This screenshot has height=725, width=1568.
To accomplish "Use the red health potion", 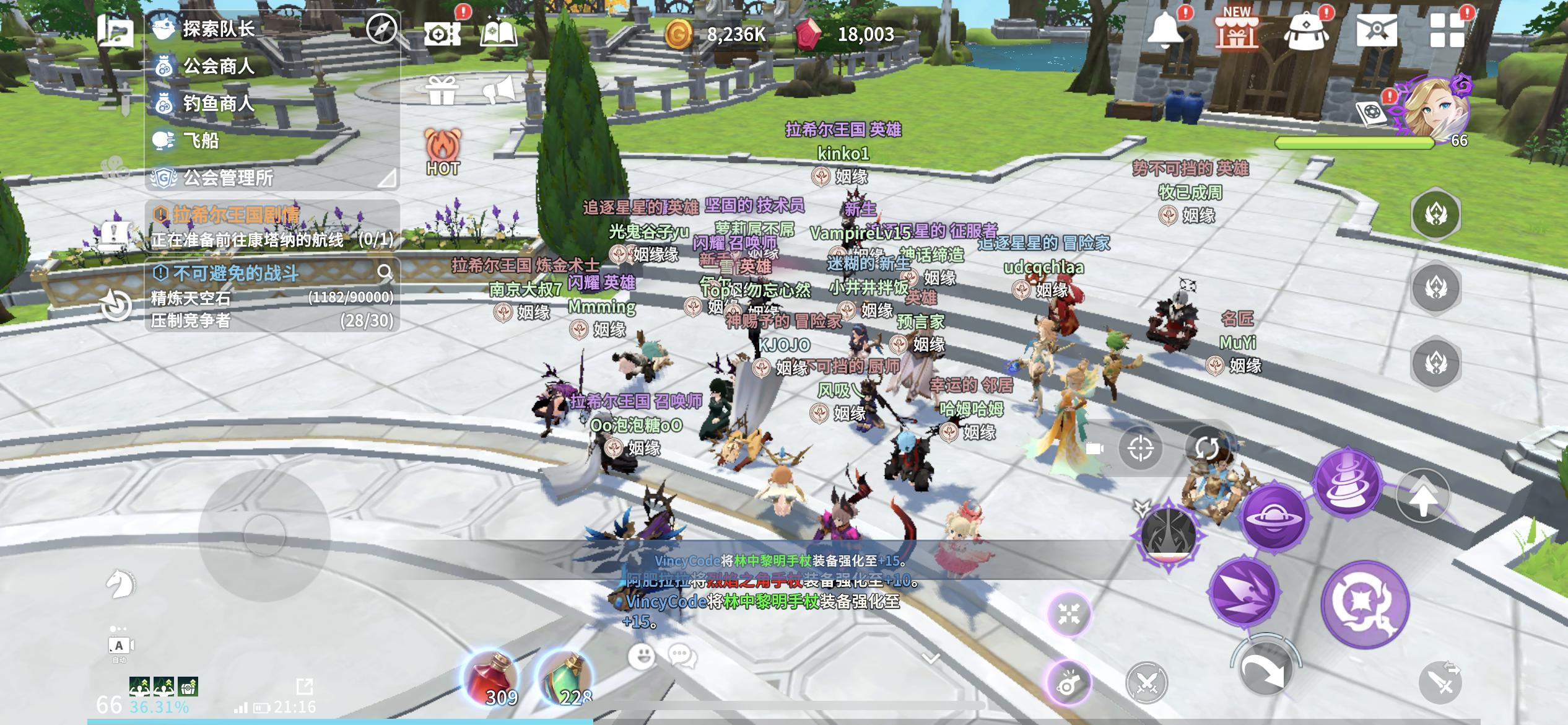I will pos(491,680).
